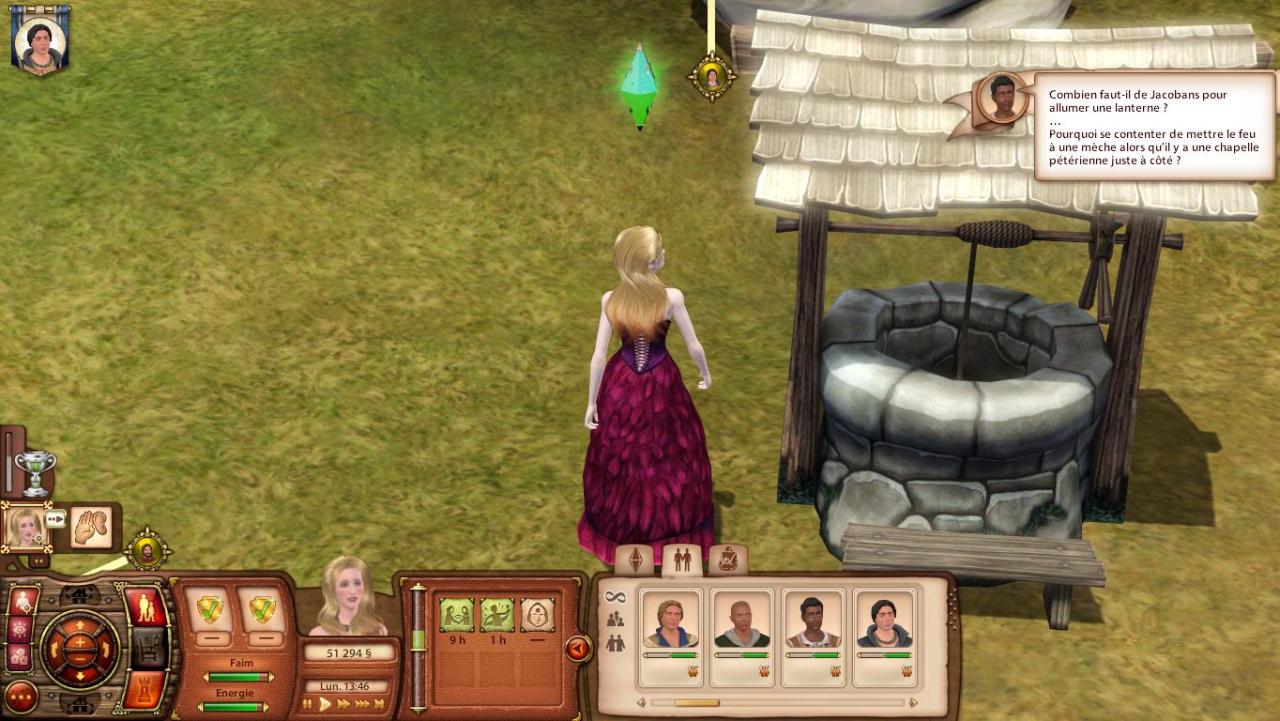The height and width of the screenshot is (721, 1280).
Task: Switch to the red people mode button
Action: (x=146, y=607)
